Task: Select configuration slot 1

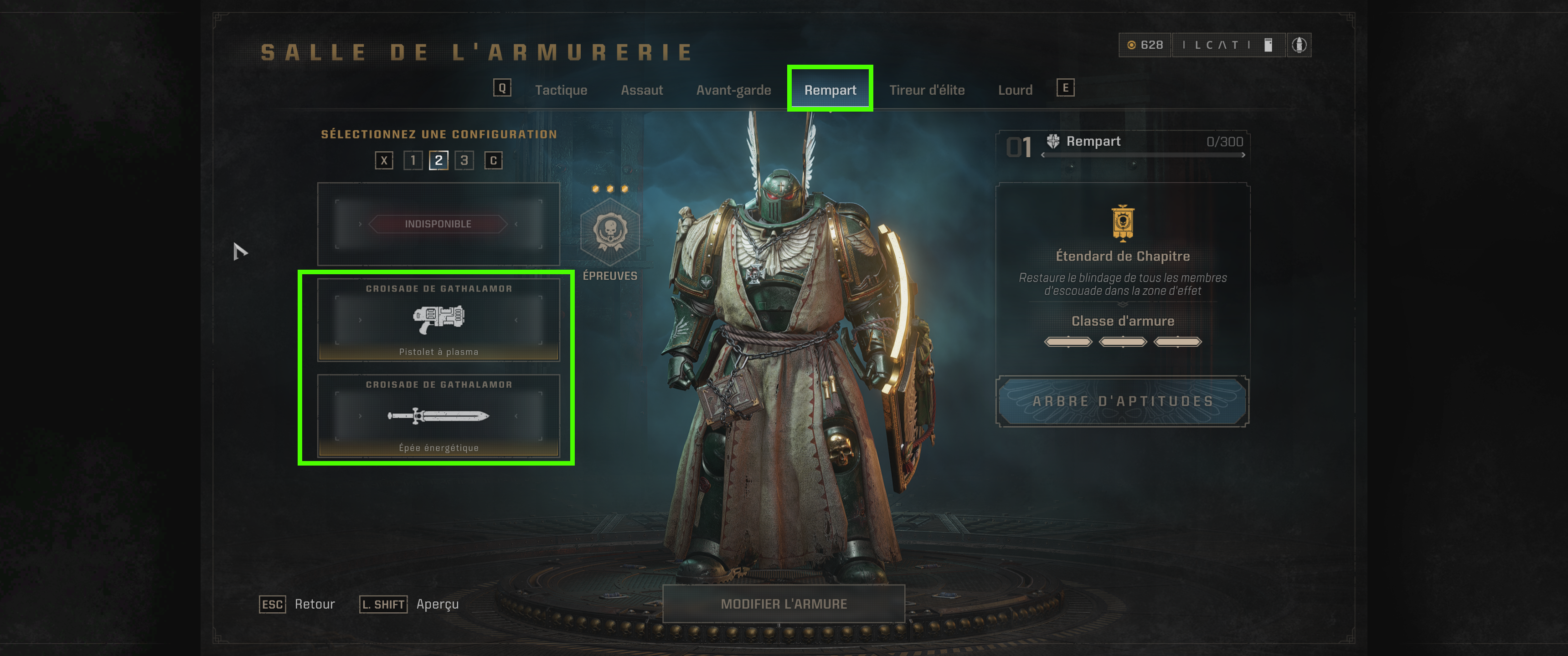Action: coord(413,160)
